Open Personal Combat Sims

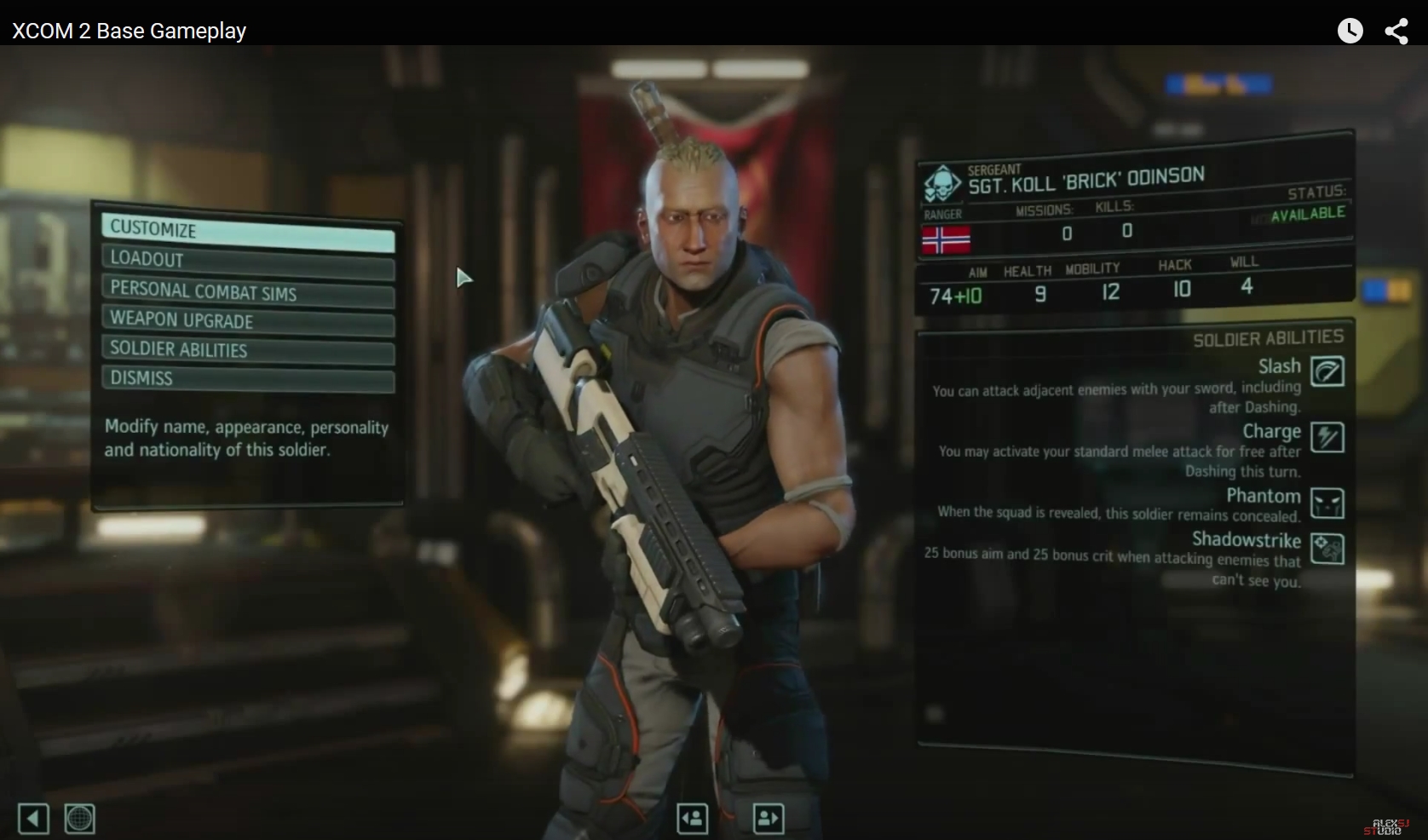tap(247, 292)
